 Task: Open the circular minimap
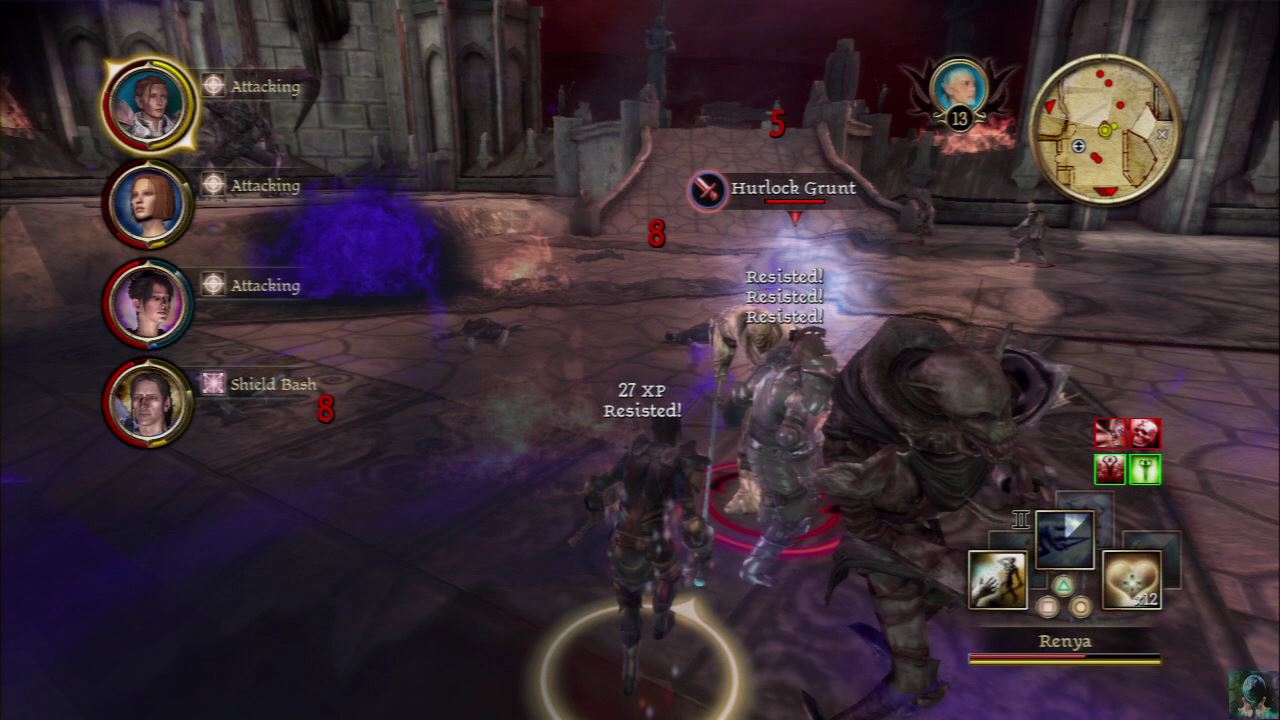pyautogui.click(x=1104, y=130)
